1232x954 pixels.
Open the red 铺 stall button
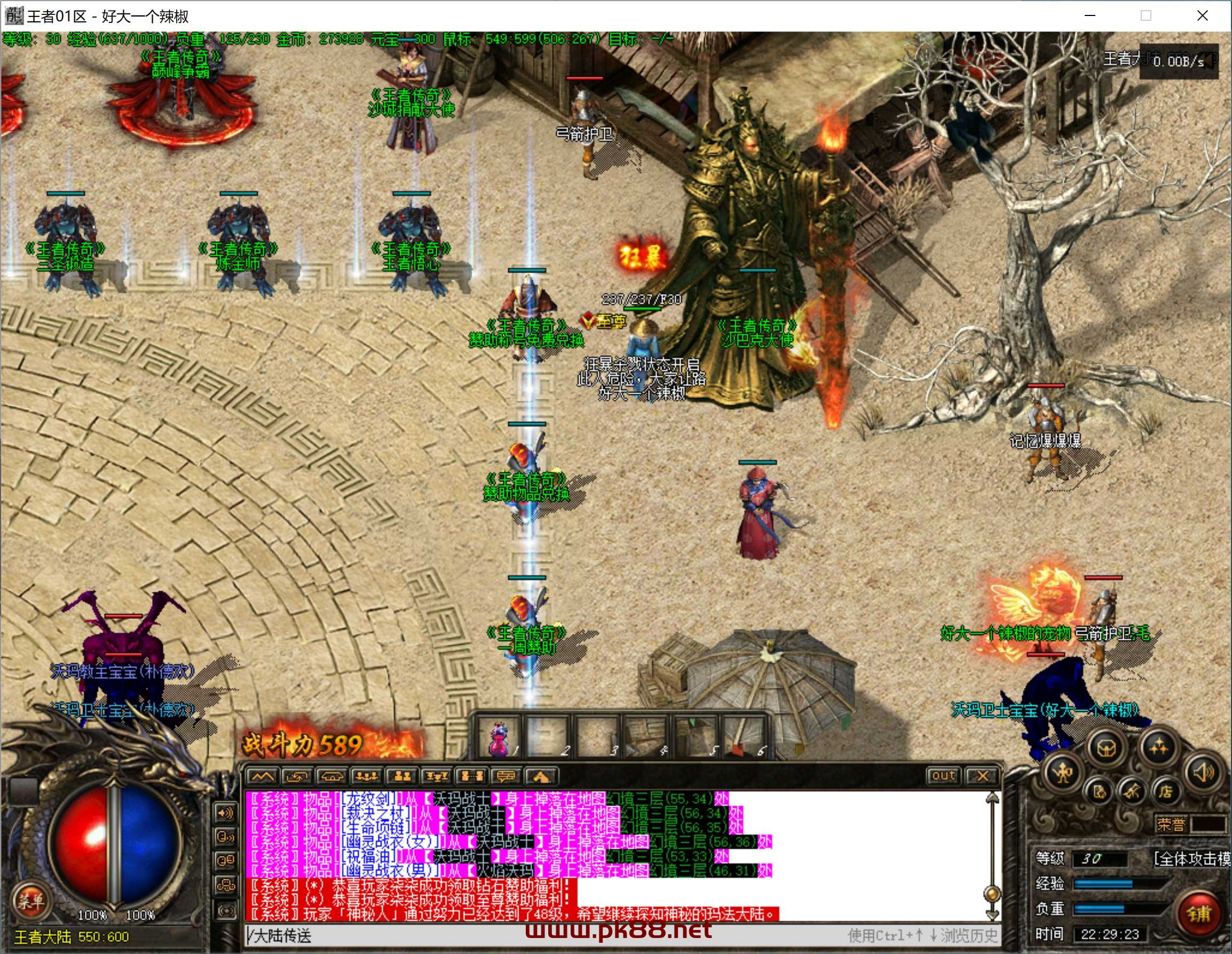1199,913
